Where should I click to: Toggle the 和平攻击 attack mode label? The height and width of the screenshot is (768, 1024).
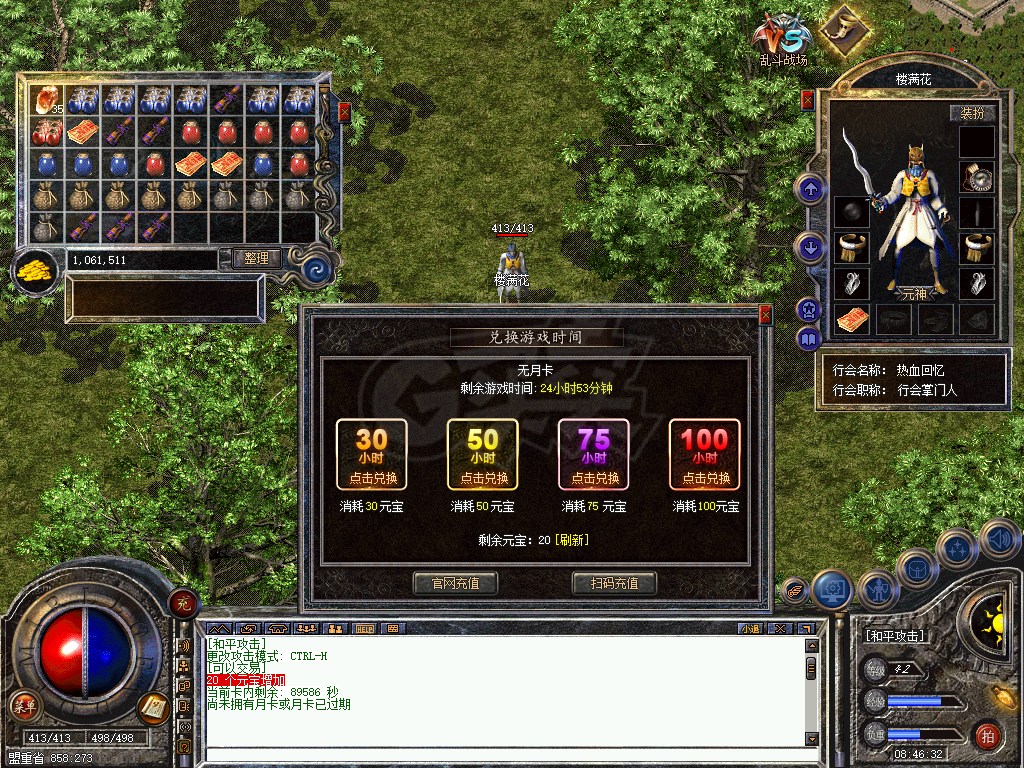coord(895,636)
